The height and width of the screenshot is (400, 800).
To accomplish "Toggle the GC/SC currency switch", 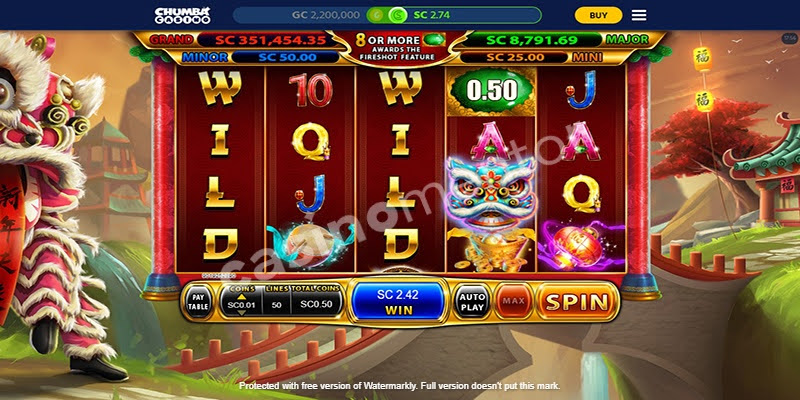I will click(x=387, y=15).
